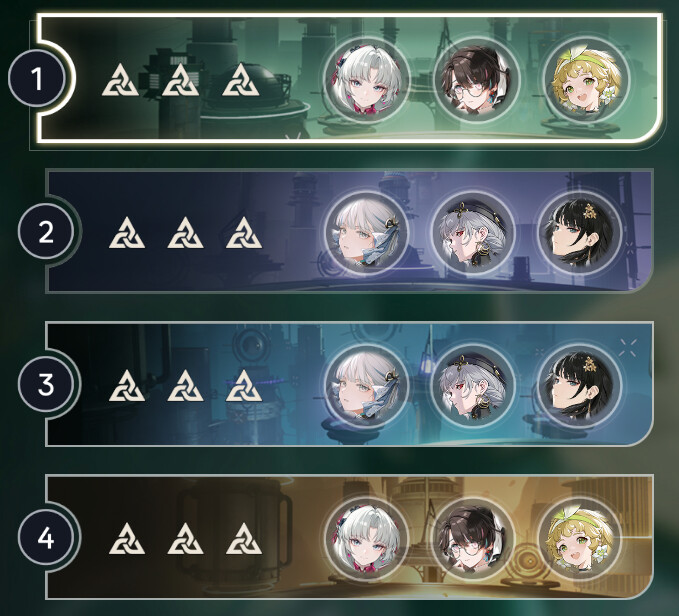Viewport: 679px width, 616px height.
Task: Select white-haired girl portrait in team 4
Action: [366, 537]
